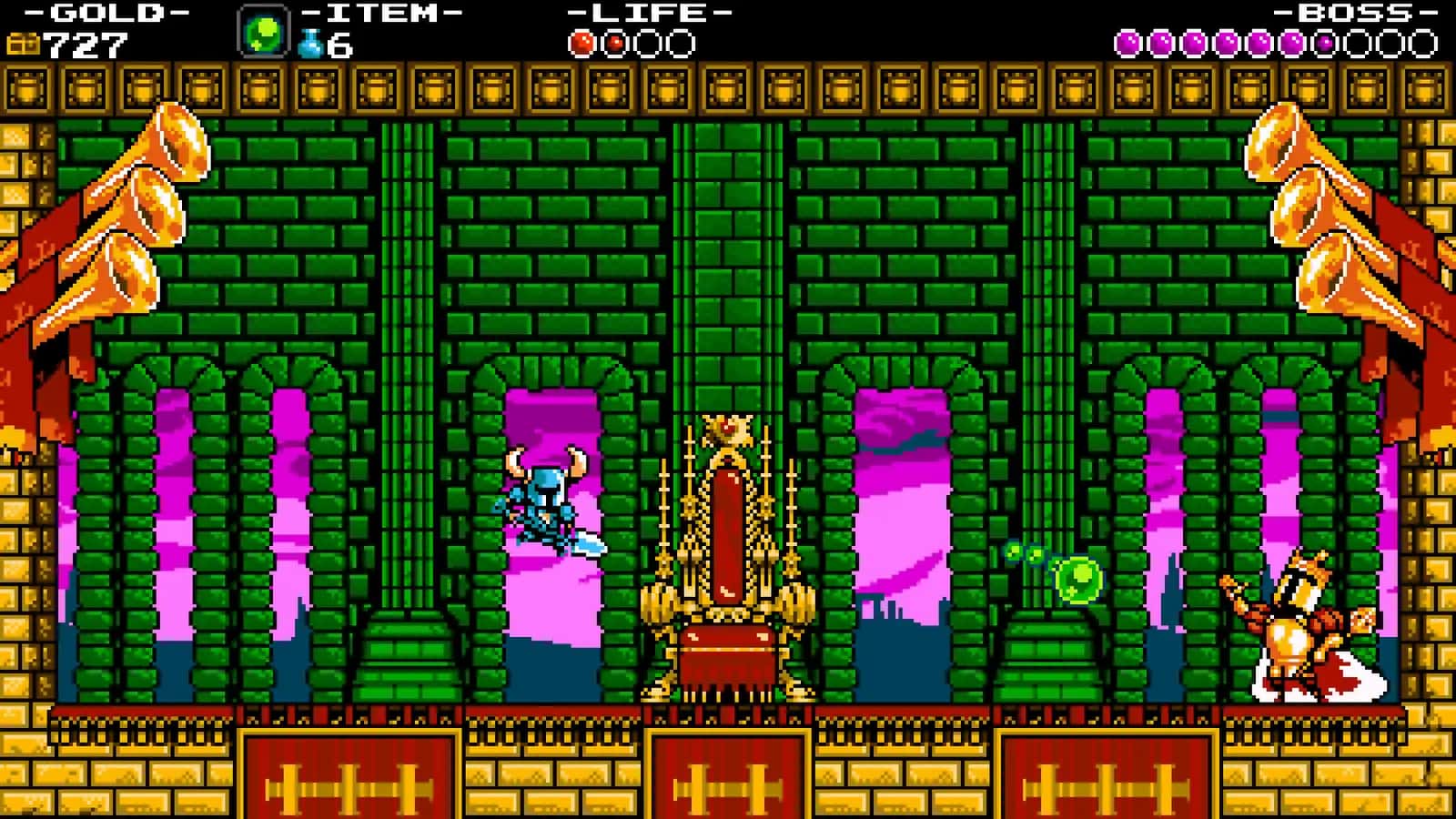Click the first red health orb
Image resolution: width=1456 pixels, height=819 pixels.
tap(581, 41)
